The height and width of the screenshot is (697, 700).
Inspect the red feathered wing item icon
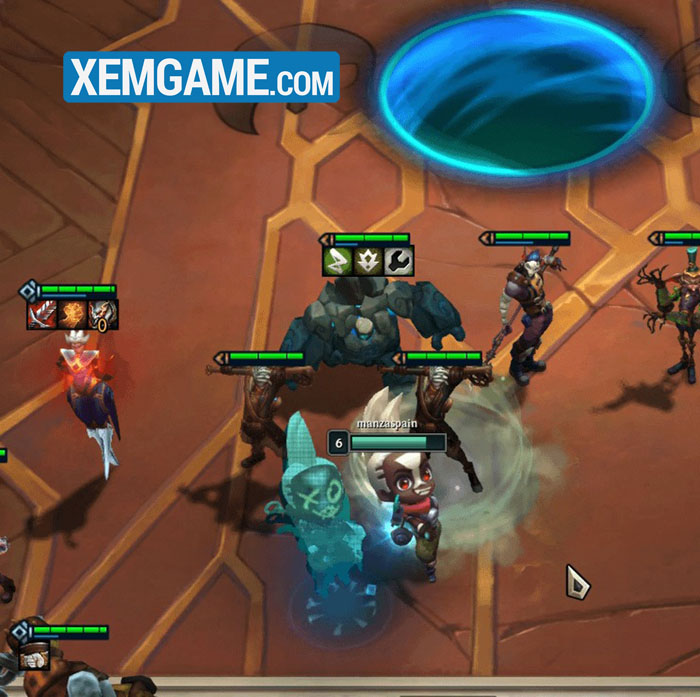43,315
